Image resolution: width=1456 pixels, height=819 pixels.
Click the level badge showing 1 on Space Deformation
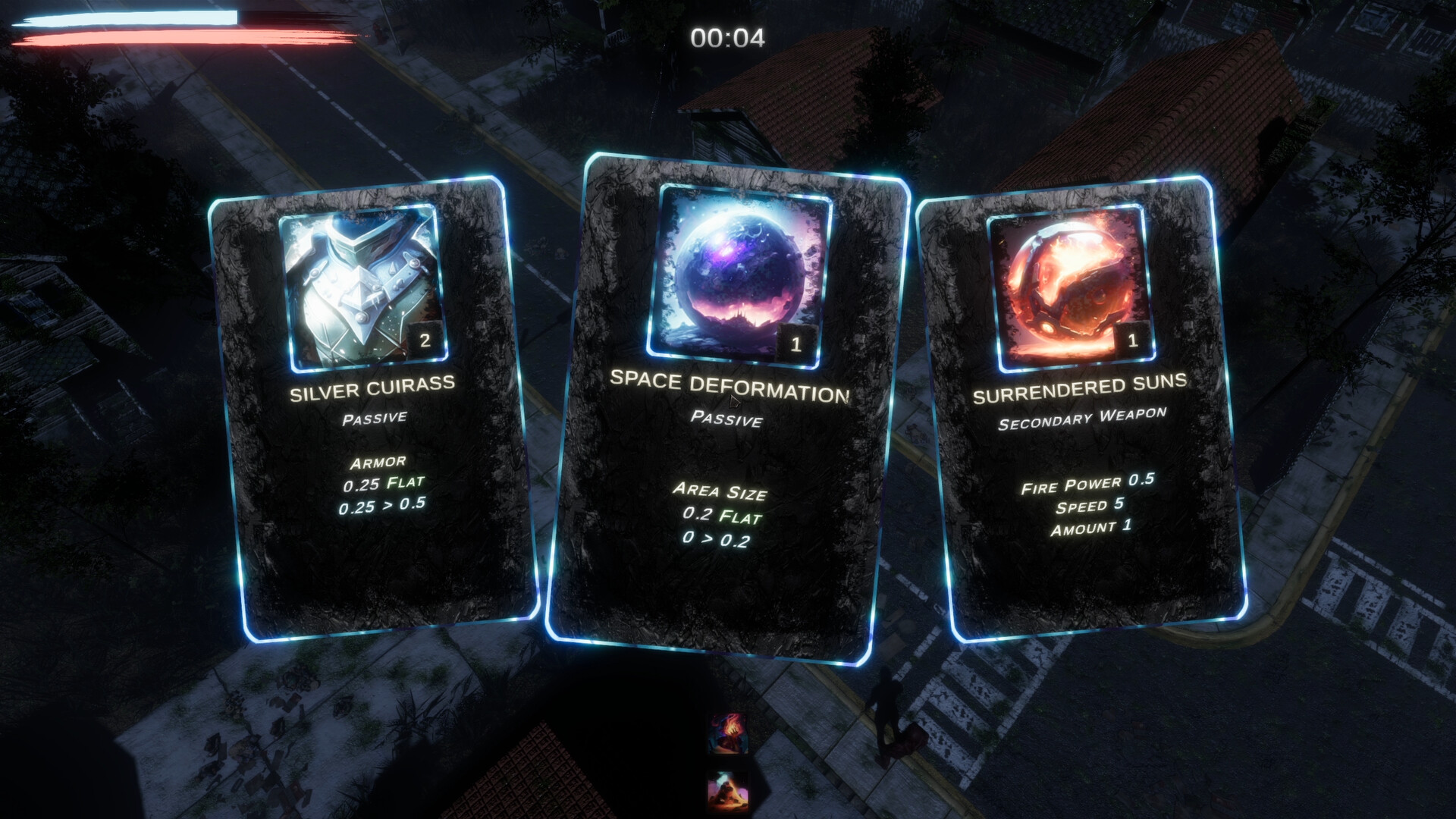click(795, 343)
